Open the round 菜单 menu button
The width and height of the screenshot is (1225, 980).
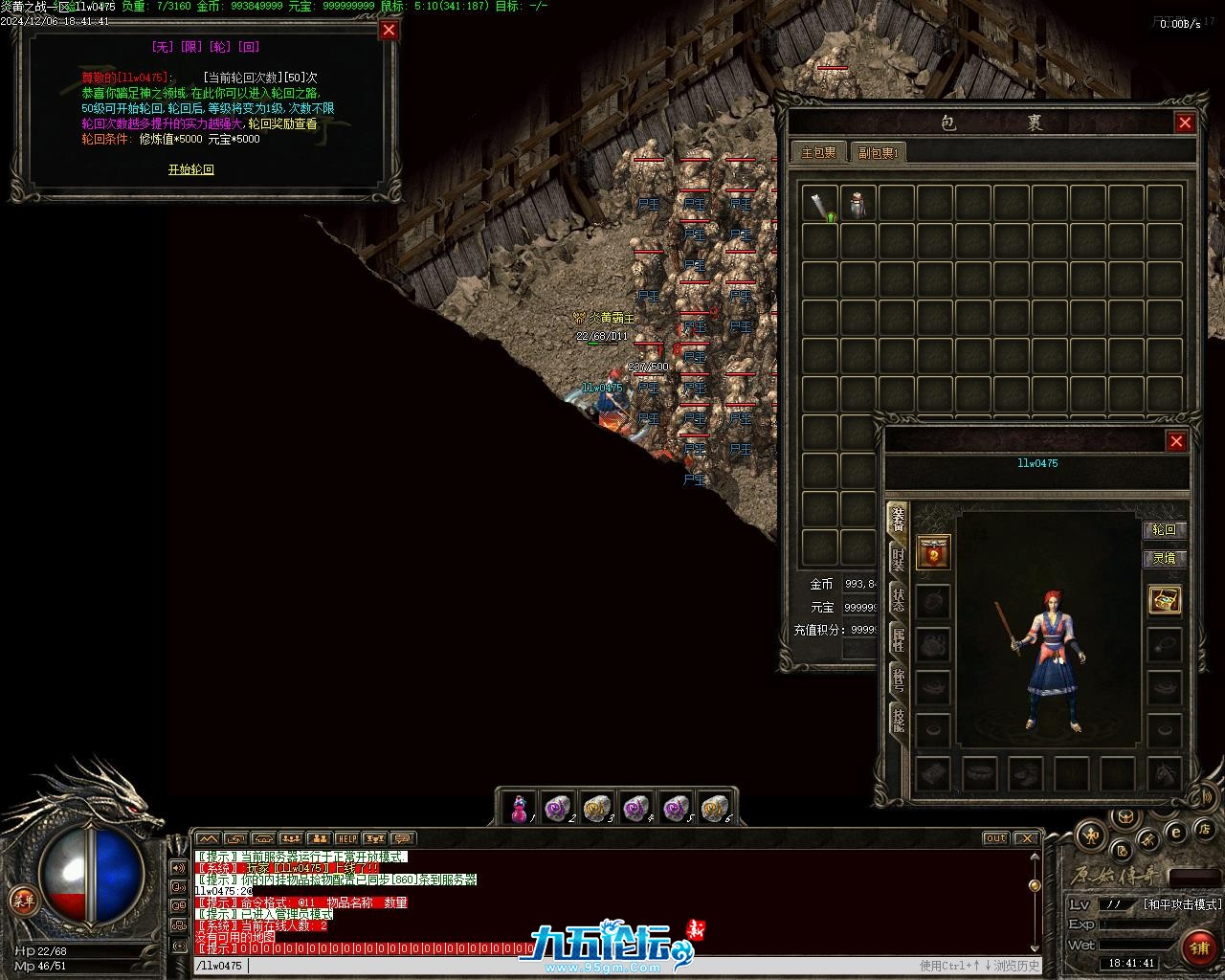(x=22, y=900)
